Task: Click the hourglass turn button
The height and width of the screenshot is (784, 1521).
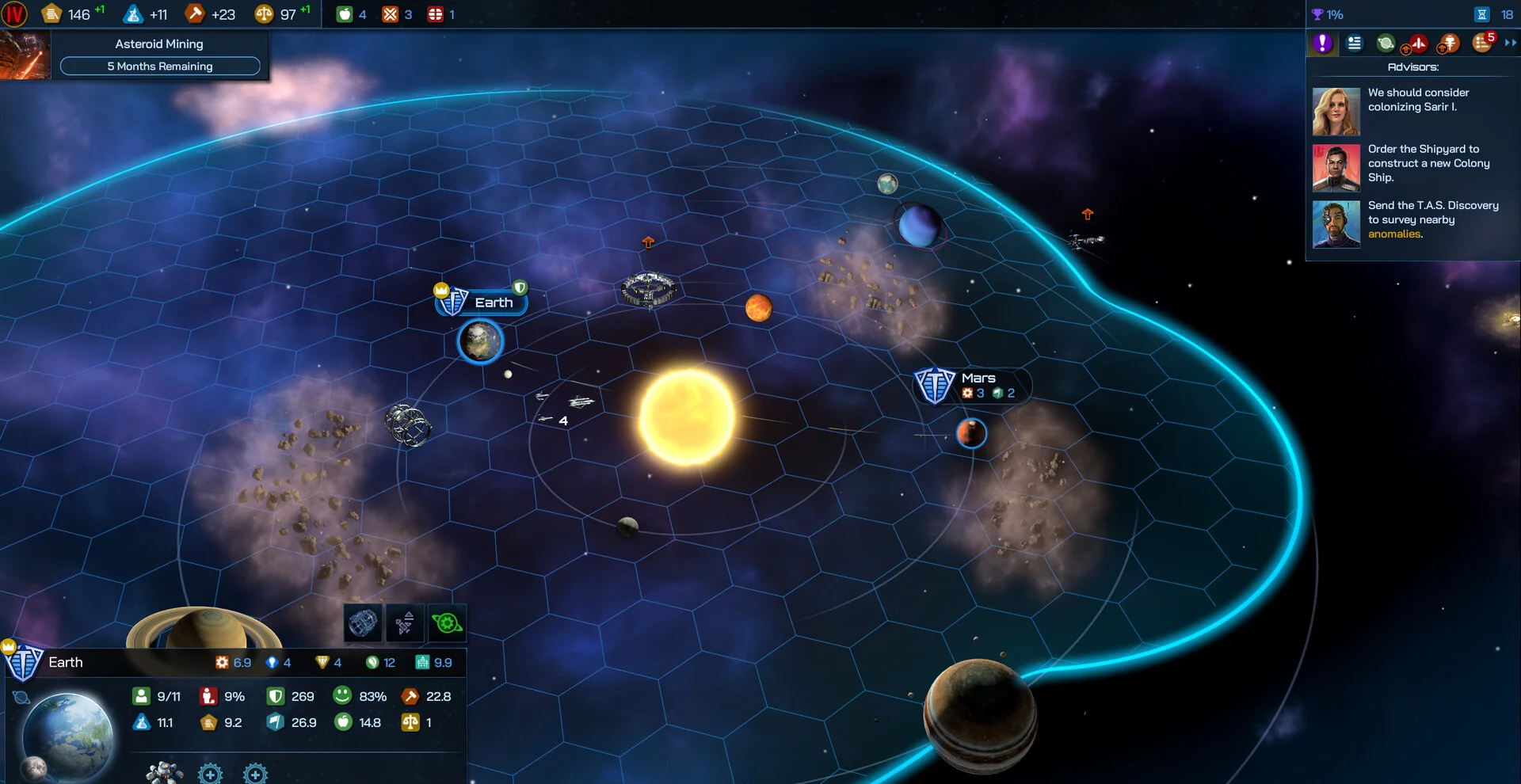Action: tap(1482, 14)
